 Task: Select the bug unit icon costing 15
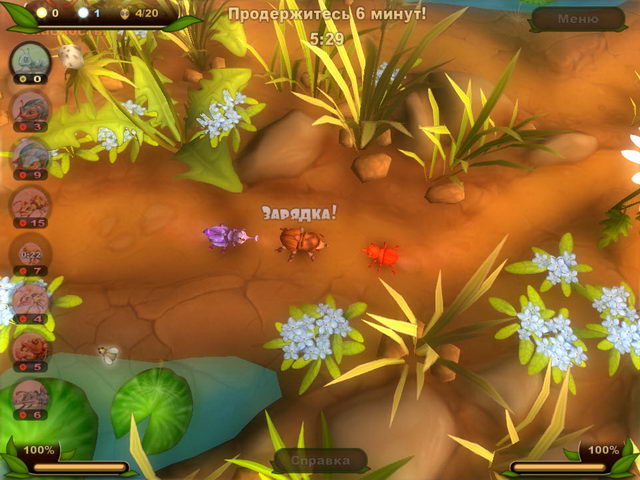(30, 203)
